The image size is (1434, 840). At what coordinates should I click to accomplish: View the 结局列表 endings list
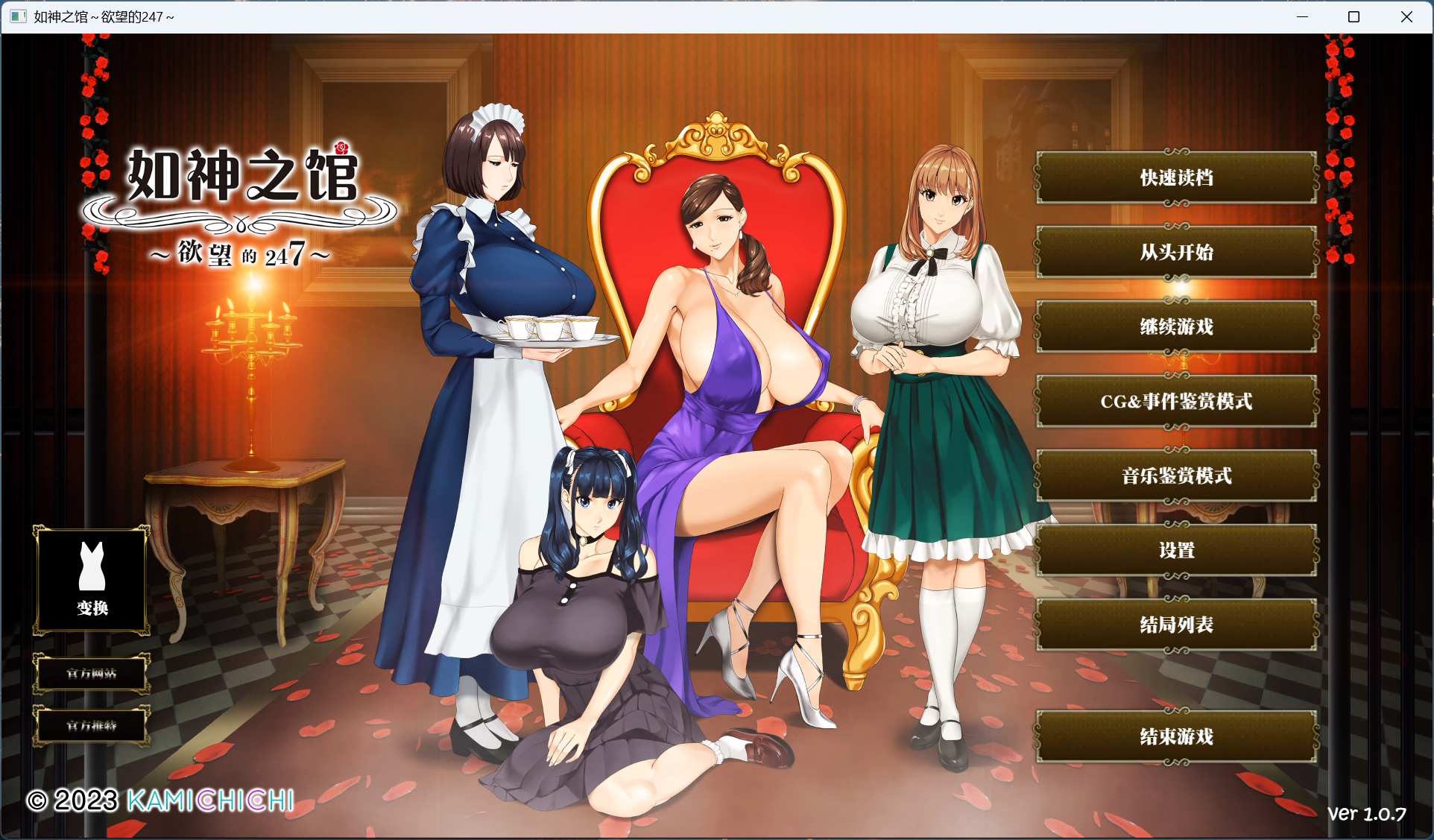point(1176,625)
